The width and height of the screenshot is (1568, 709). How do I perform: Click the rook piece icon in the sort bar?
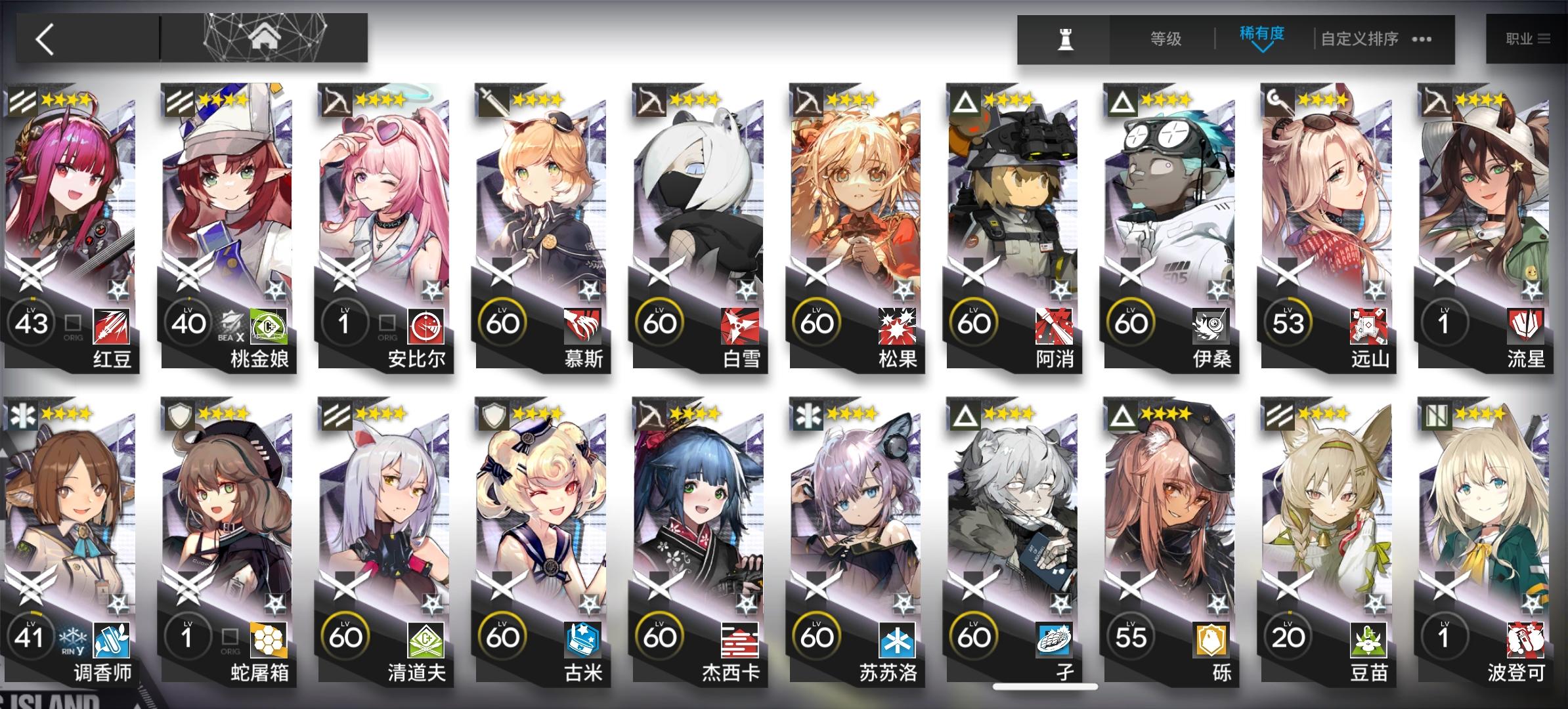(1067, 39)
